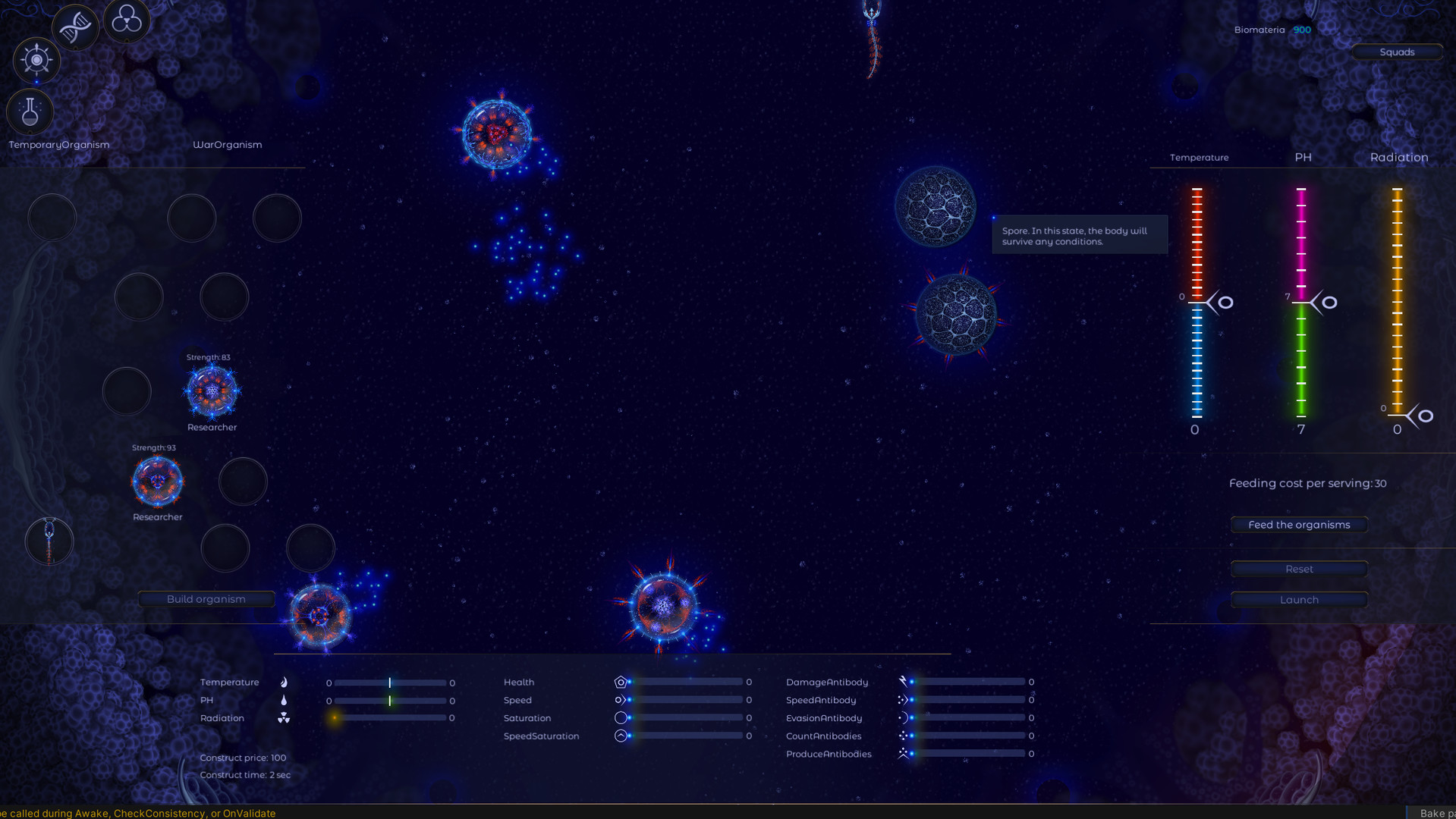
Task: Click the Temperature flame icon
Action: pyautogui.click(x=284, y=681)
